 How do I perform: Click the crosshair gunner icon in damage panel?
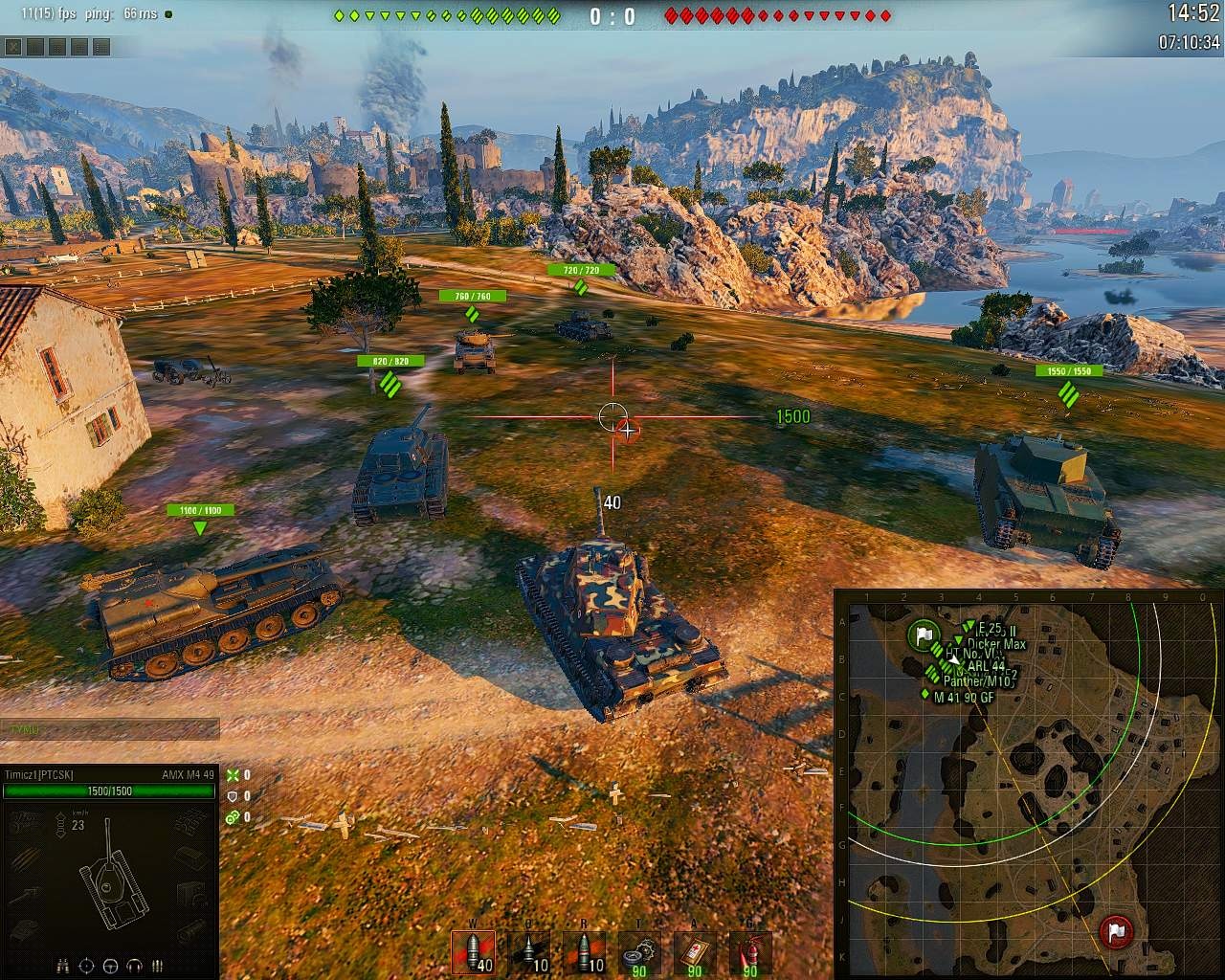click(x=87, y=965)
